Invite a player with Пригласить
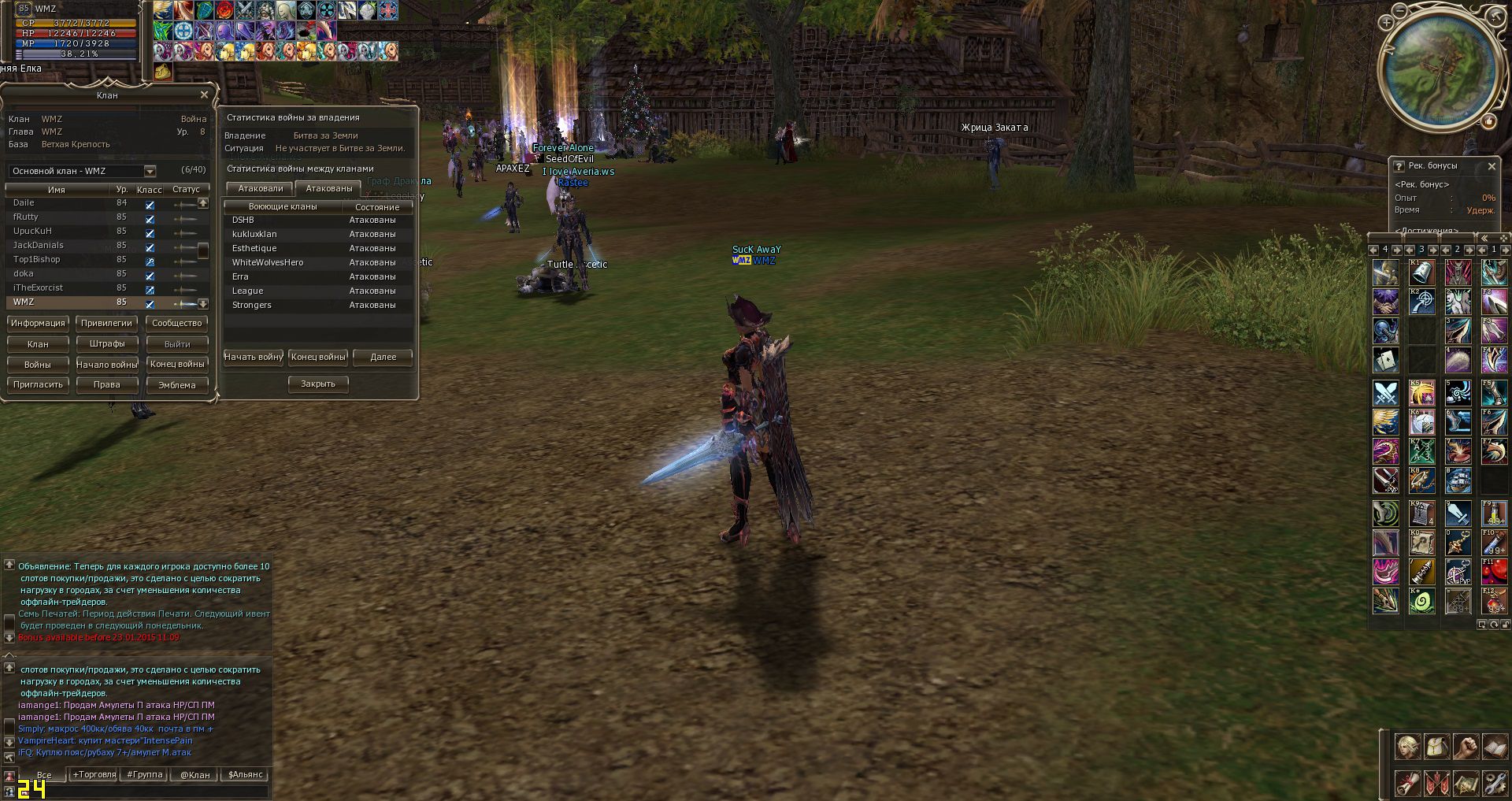Image resolution: width=1512 pixels, height=801 pixels. (x=38, y=385)
